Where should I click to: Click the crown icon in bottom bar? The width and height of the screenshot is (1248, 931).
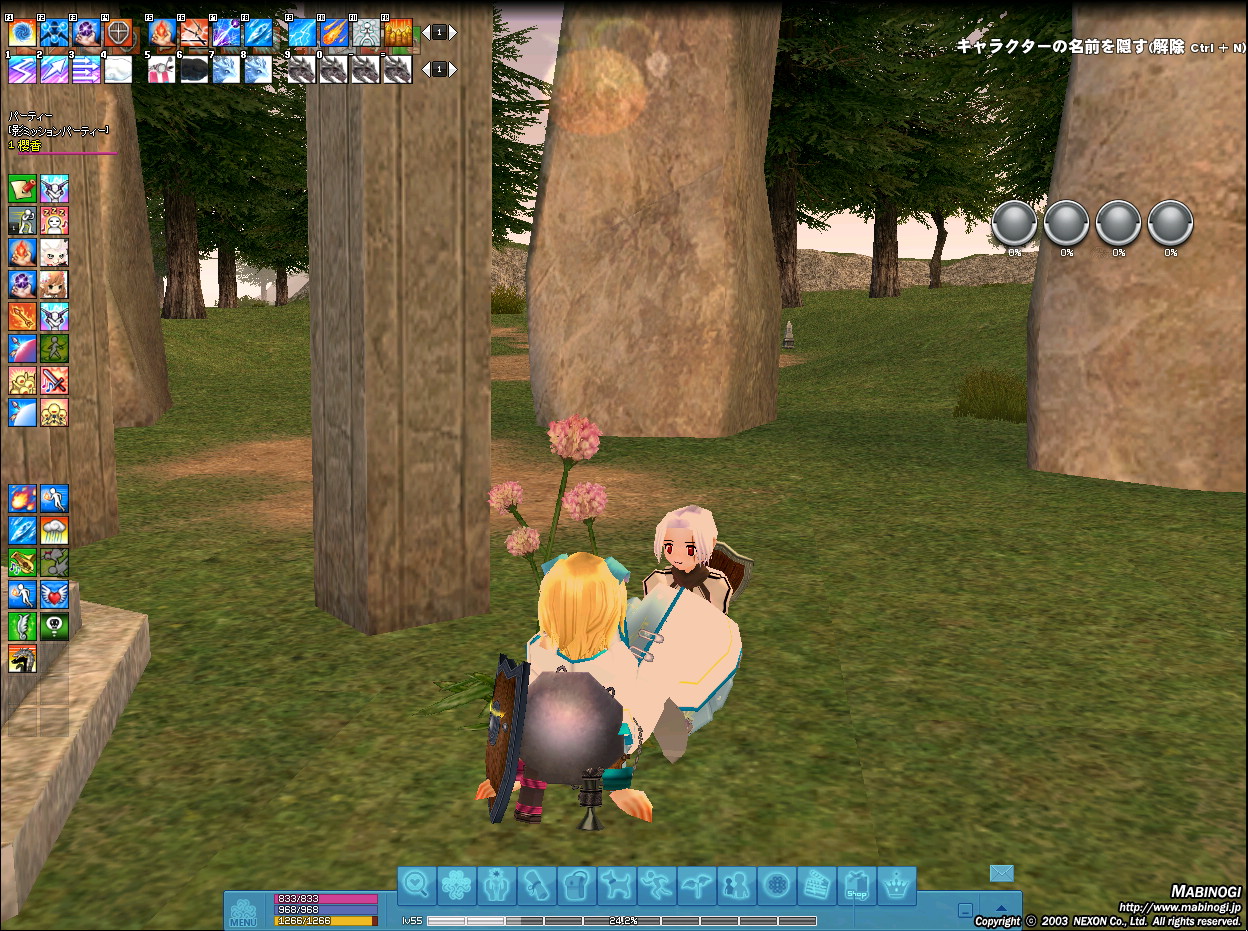pos(896,885)
